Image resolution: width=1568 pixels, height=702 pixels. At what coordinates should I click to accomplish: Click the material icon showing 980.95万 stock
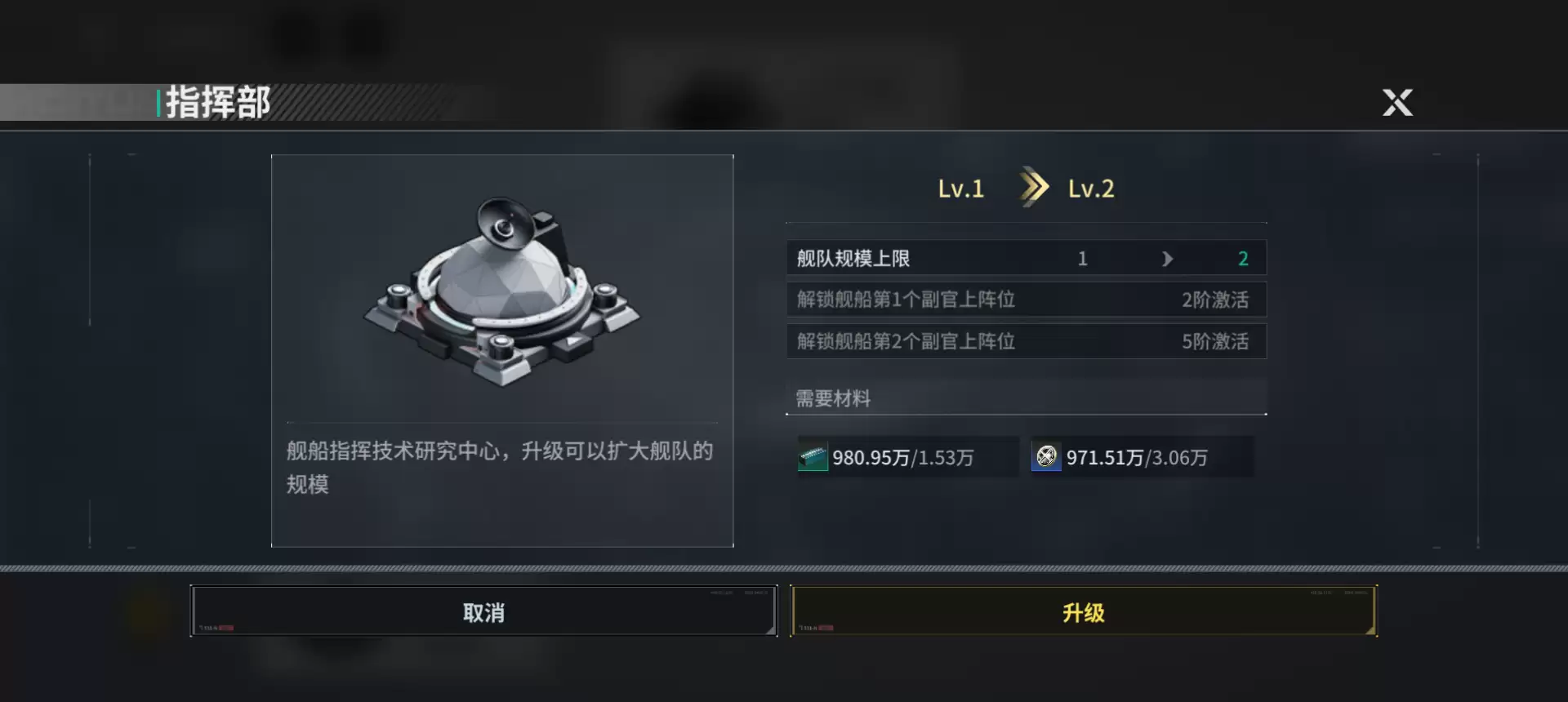point(813,457)
